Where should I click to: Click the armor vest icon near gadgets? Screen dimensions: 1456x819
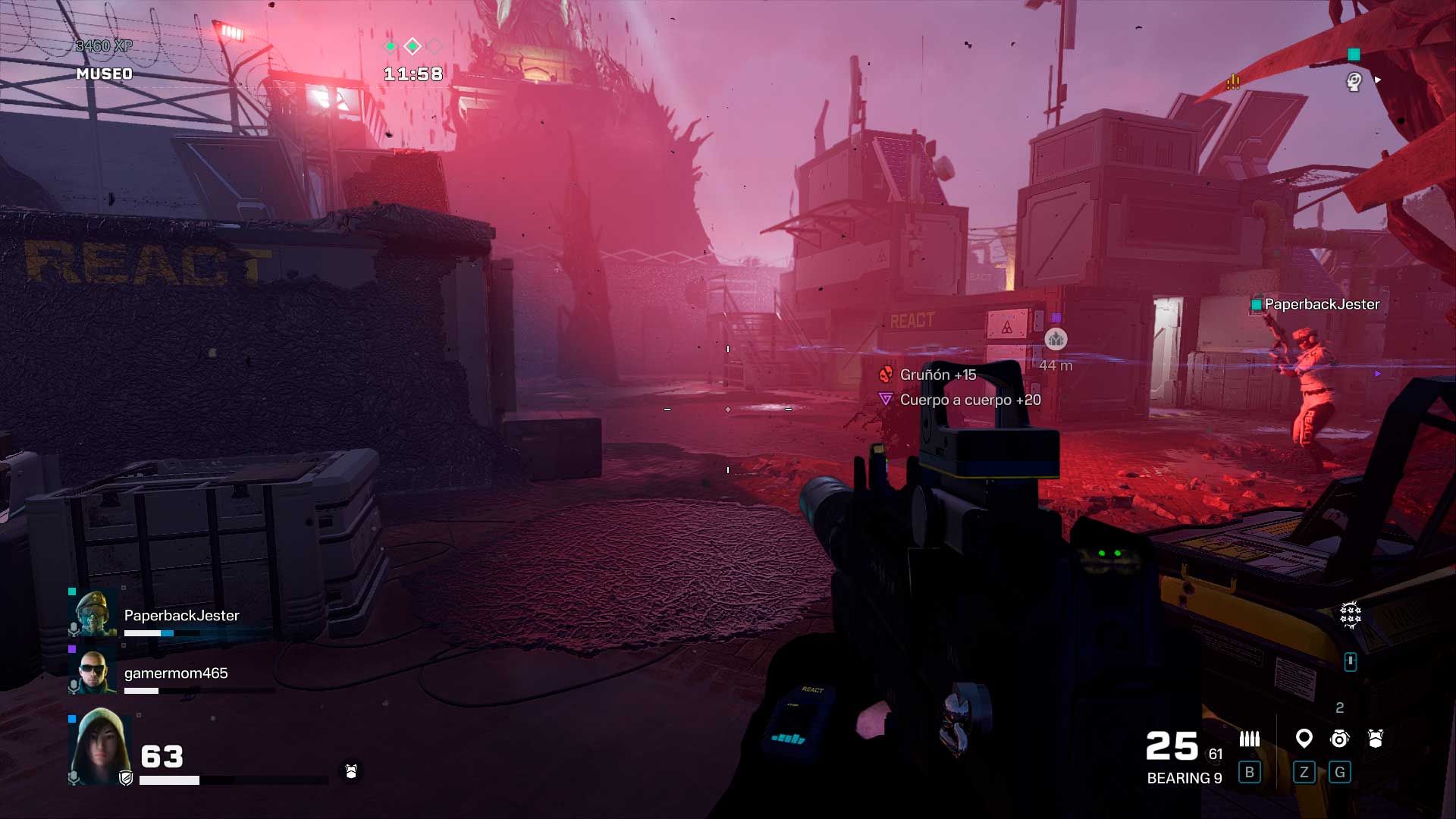1376,739
